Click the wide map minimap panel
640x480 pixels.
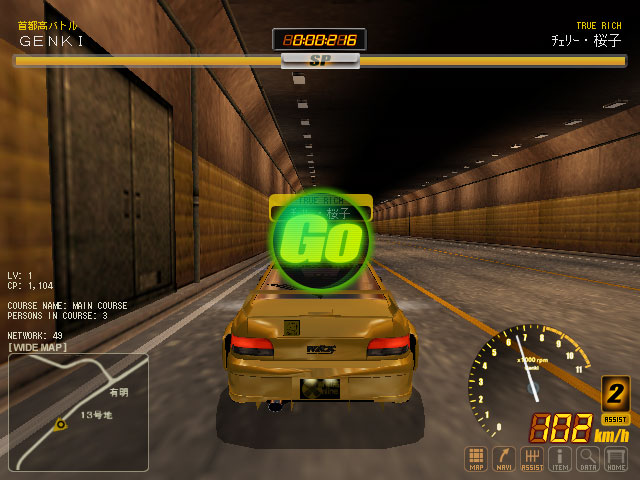click(x=78, y=412)
